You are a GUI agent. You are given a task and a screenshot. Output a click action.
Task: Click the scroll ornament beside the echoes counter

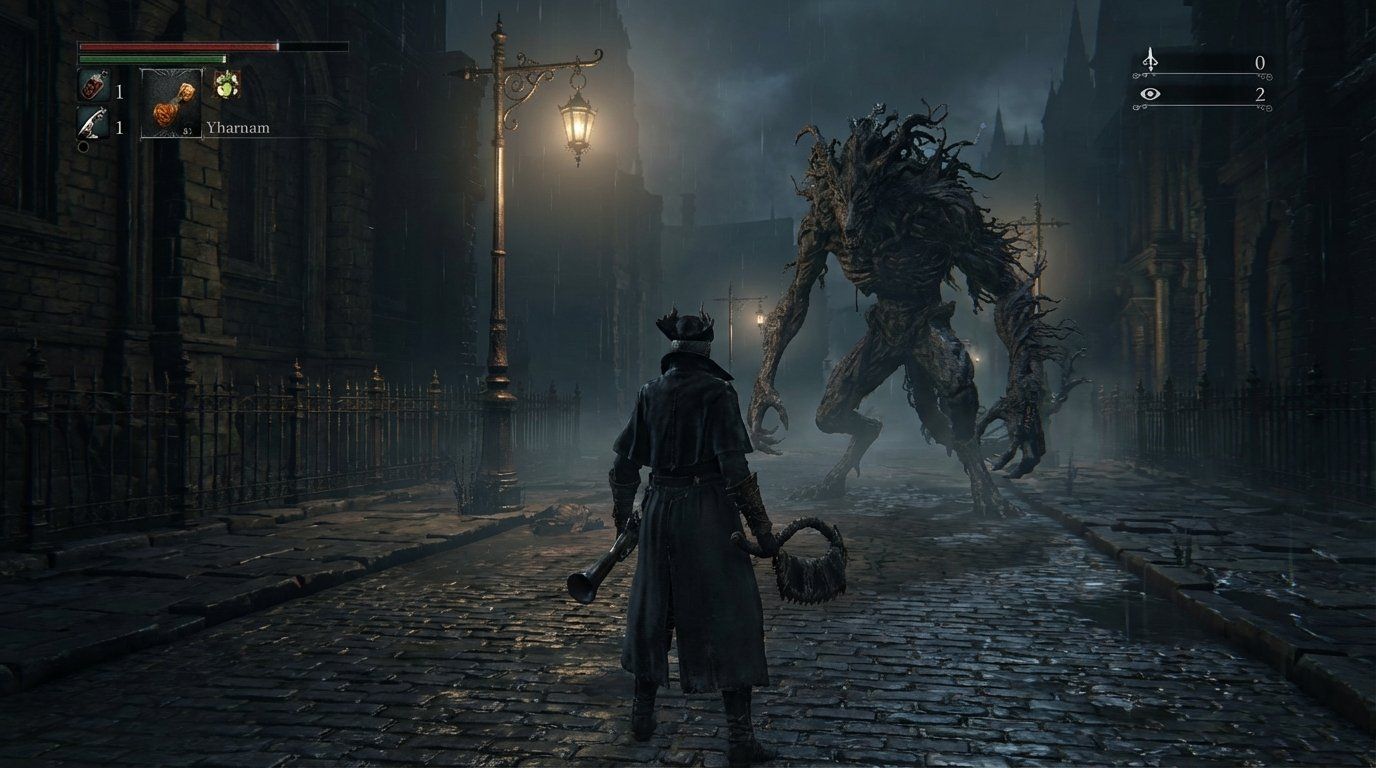1269,76
